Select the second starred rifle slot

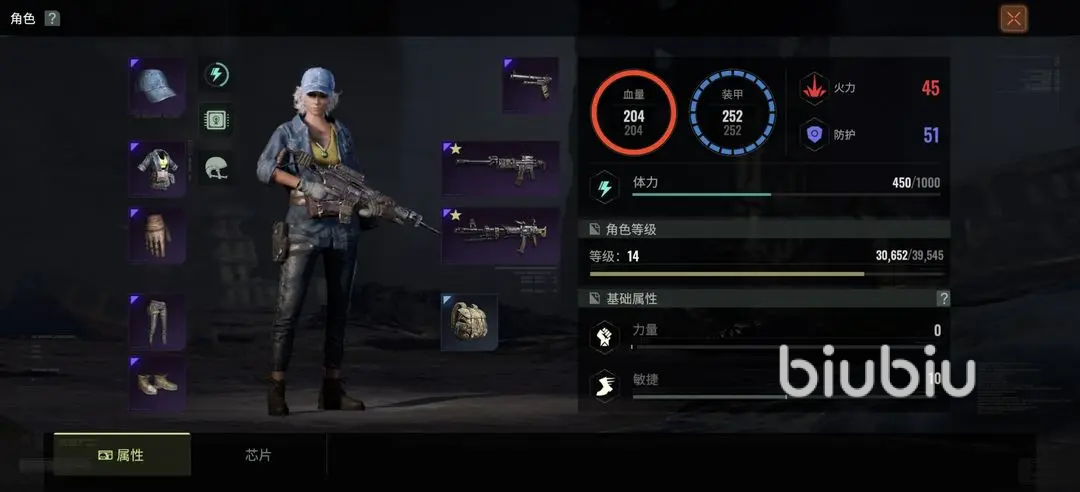click(500, 235)
